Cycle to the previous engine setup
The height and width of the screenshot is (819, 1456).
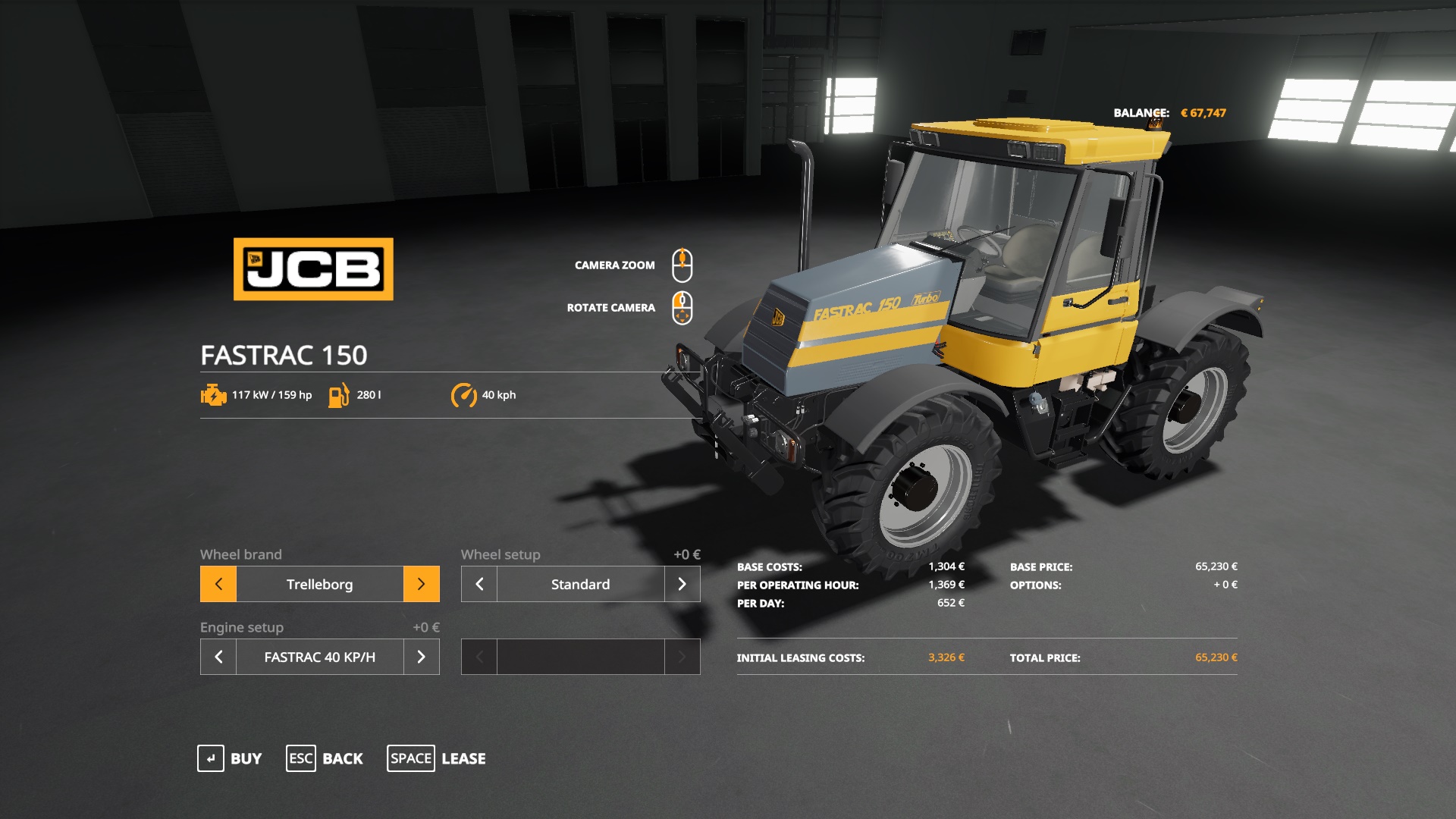tap(218, 657)
